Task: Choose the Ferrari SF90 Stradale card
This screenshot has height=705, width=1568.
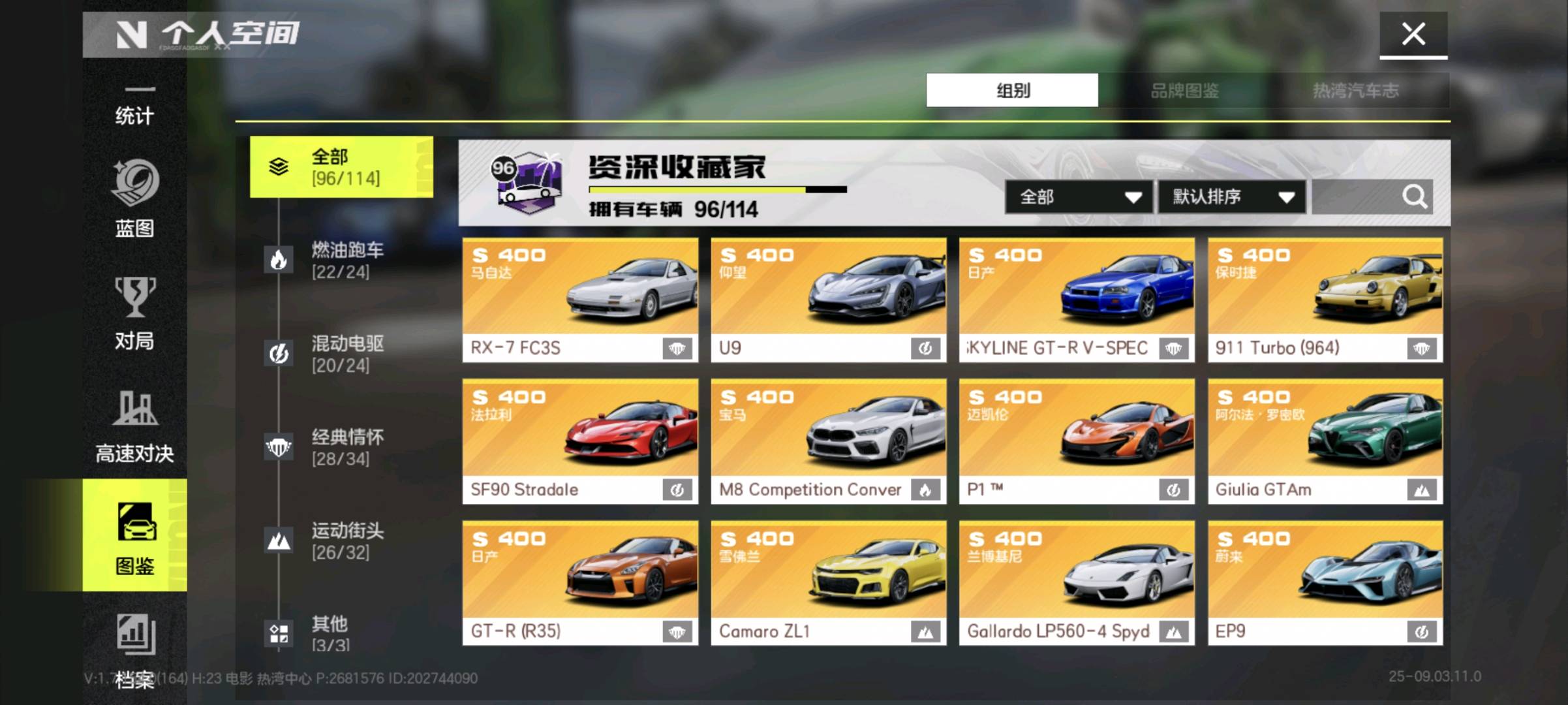Action: 580,441
